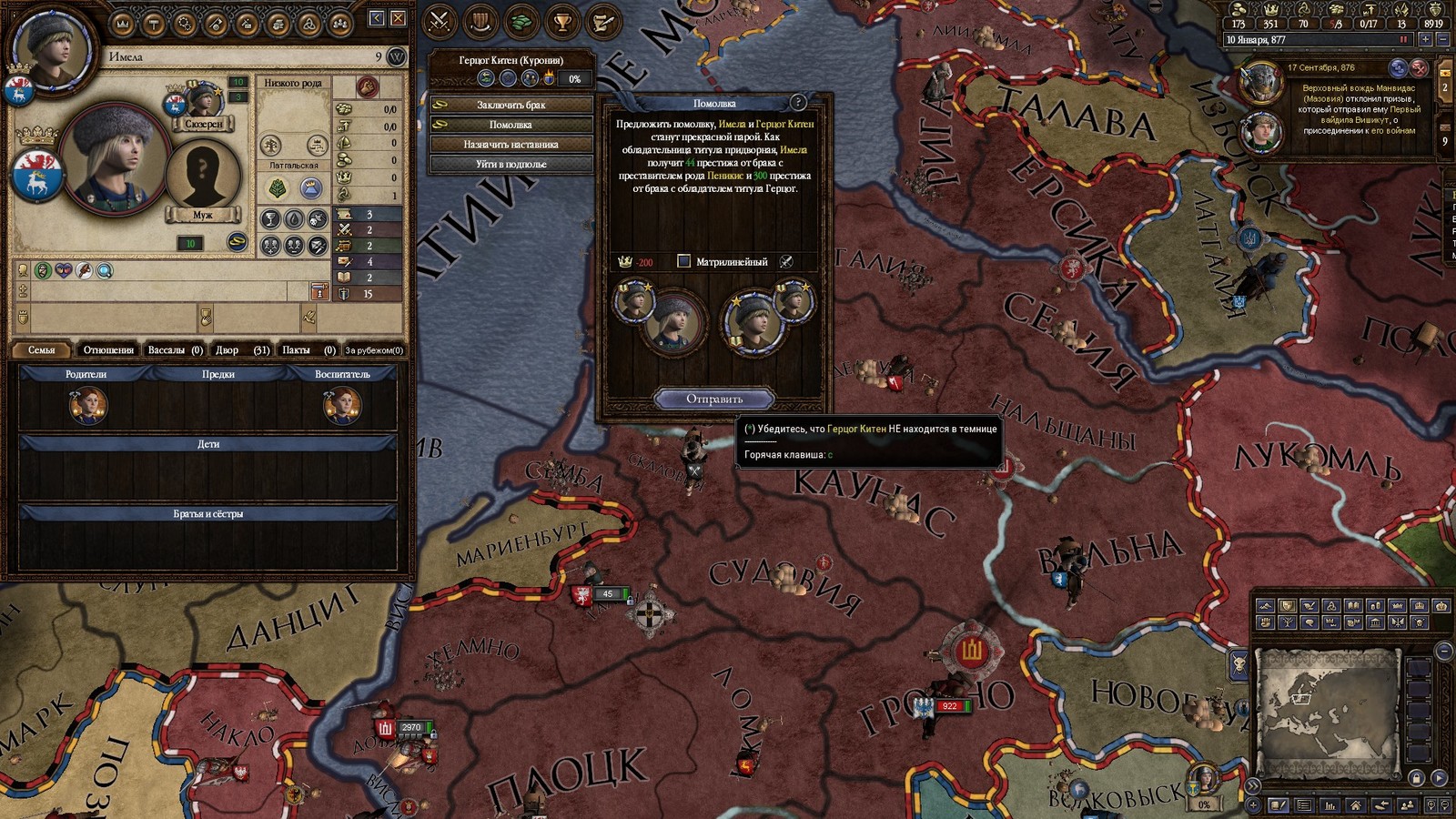Switch to the Отношения tab

pos(108,350)
